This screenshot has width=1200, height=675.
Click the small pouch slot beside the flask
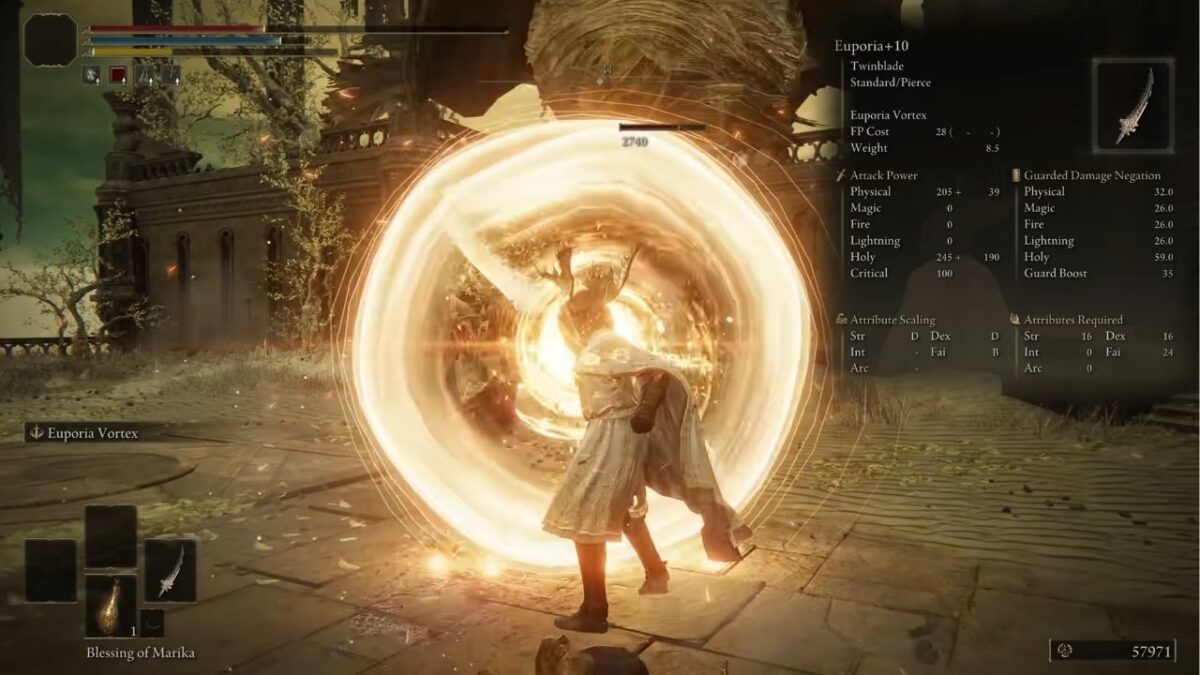tap(152, 622)
